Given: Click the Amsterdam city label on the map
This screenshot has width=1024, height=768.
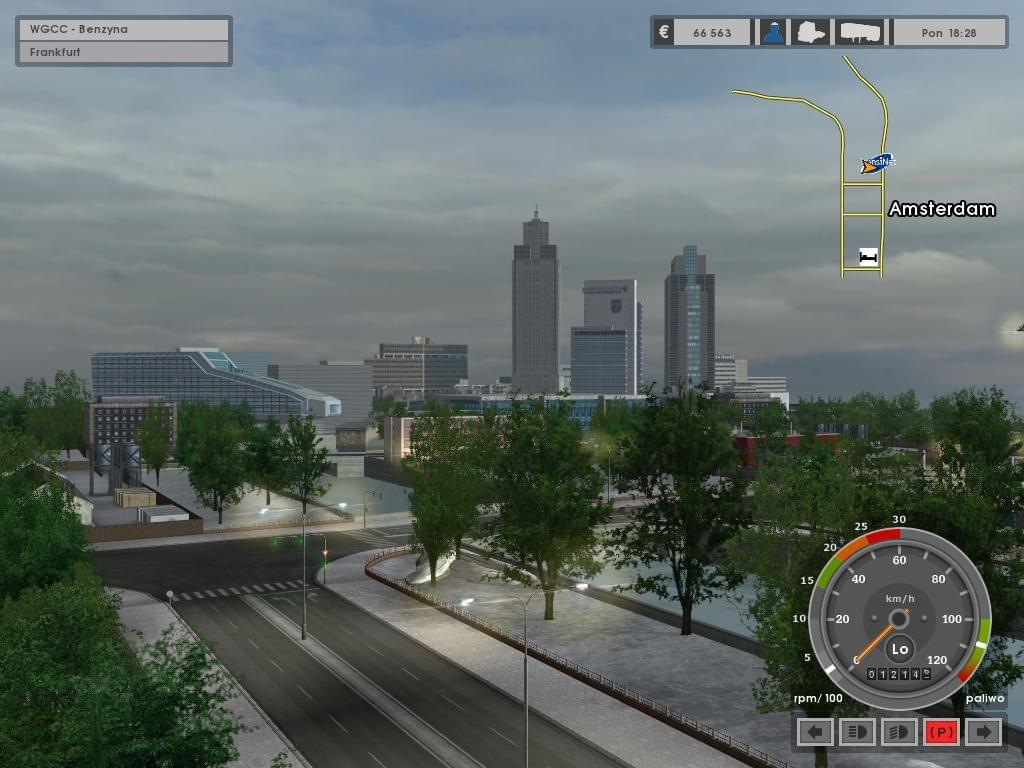Looking at the screenshot, I should [x=941, y=209].
